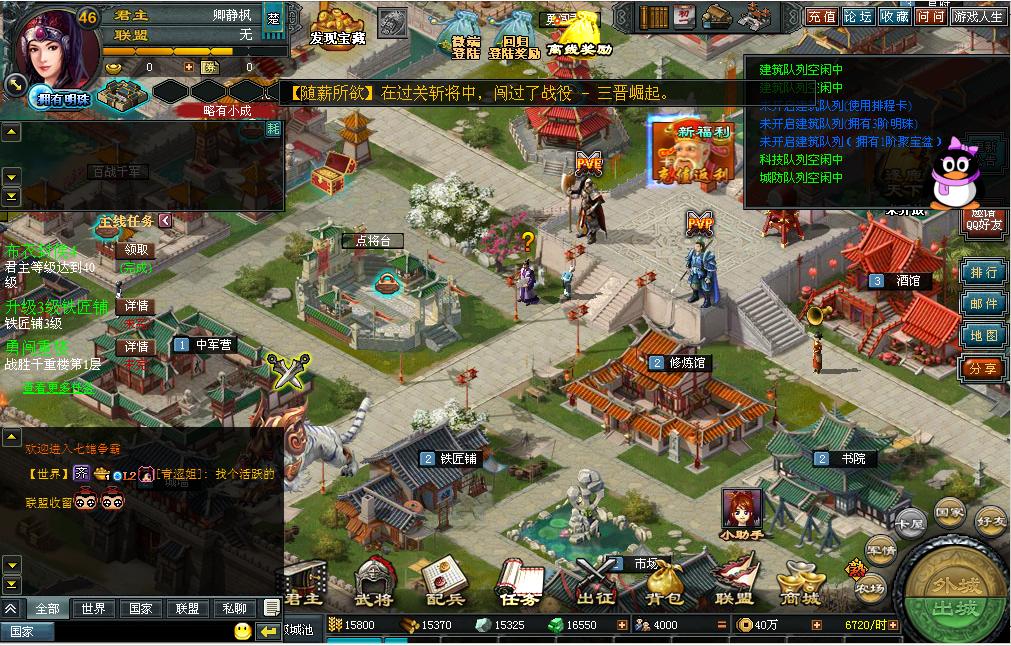Open the 新福利 recharge rebate promotion
Screen dimensions: 1011x646
(690, 152)
